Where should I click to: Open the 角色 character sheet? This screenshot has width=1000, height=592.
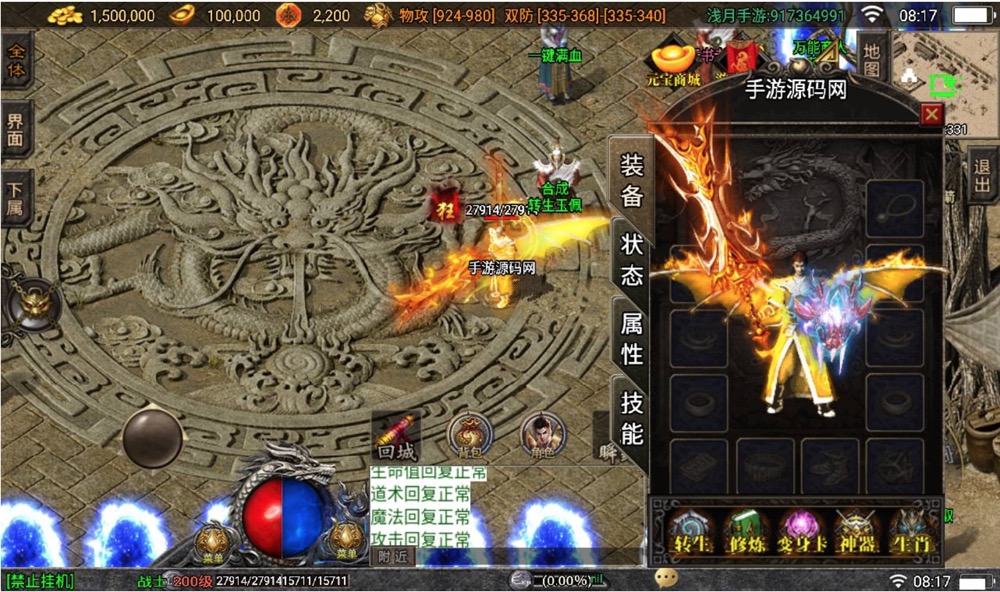540,435
